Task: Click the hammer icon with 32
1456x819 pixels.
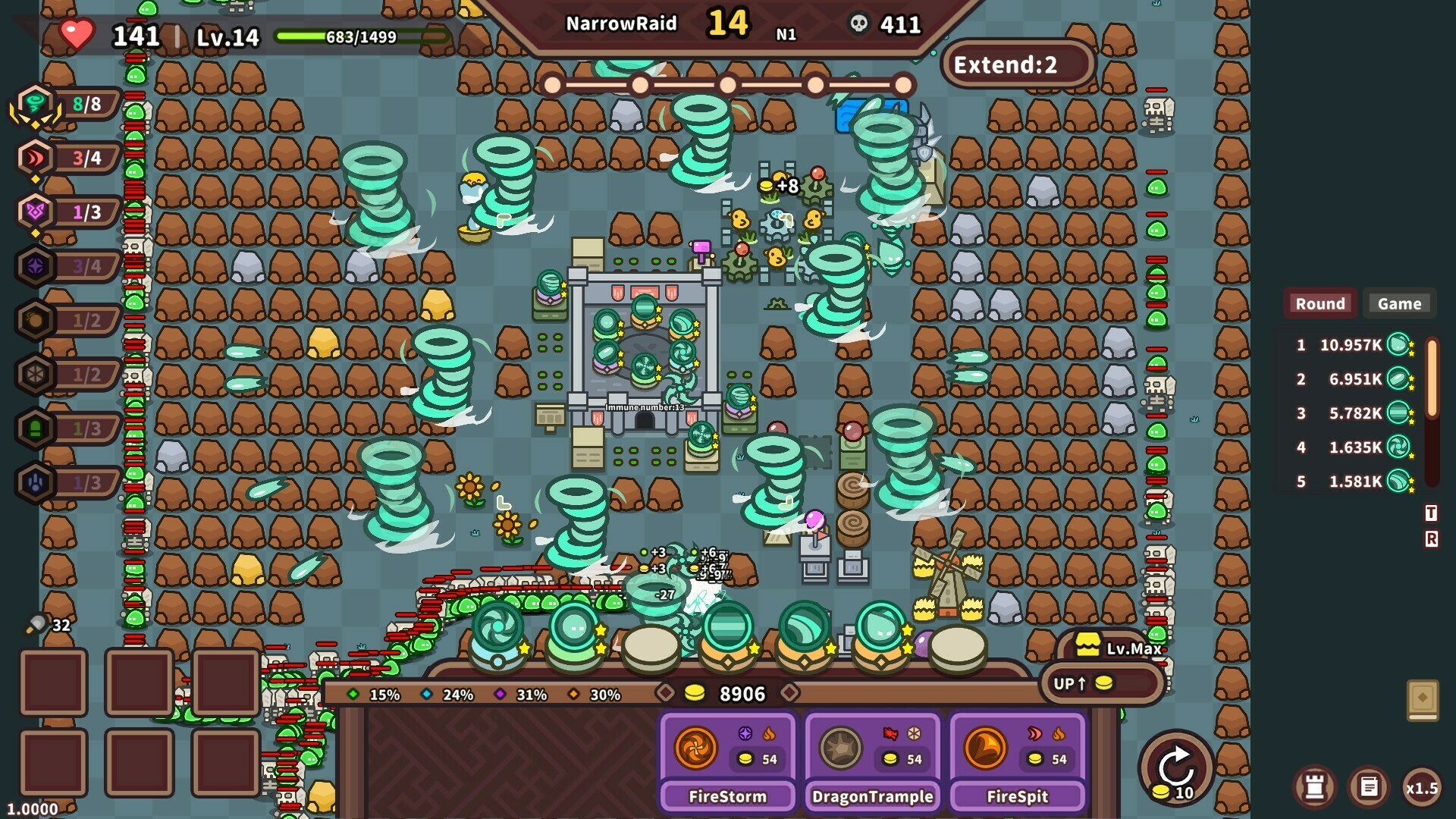Action: (36, 625)
